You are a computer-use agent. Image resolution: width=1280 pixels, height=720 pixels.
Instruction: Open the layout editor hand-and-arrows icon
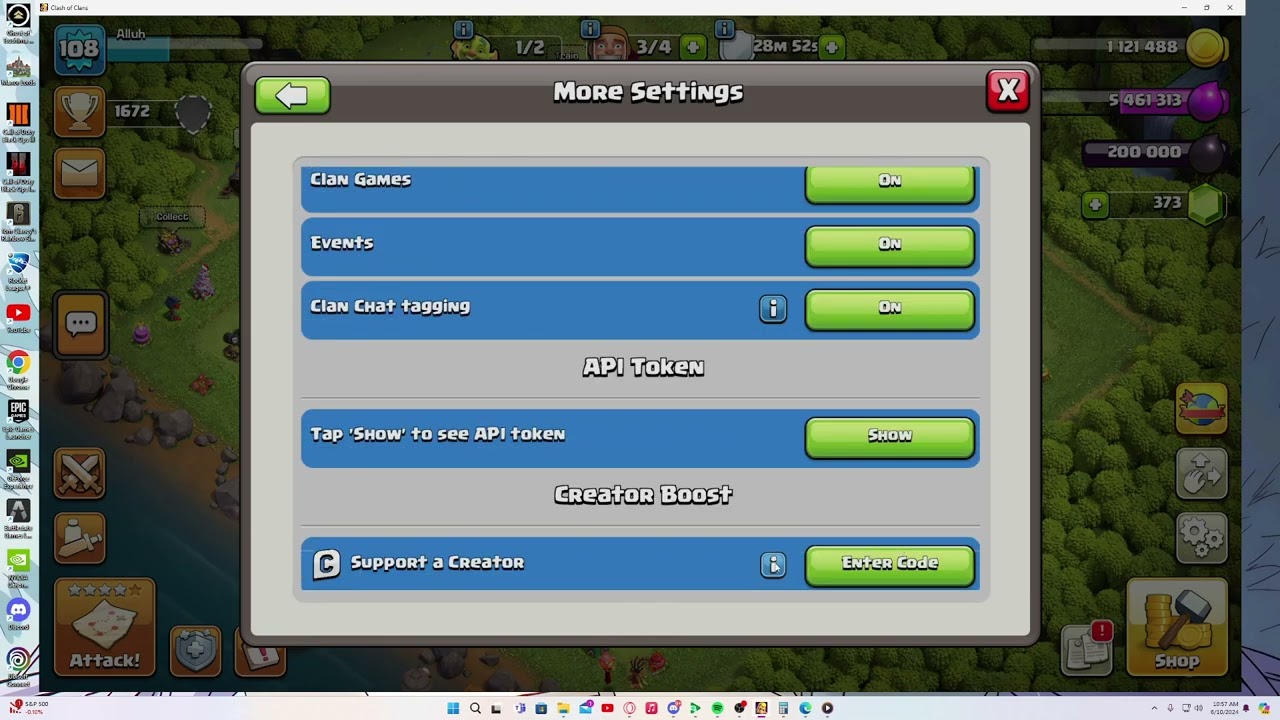pos(1201,474)
